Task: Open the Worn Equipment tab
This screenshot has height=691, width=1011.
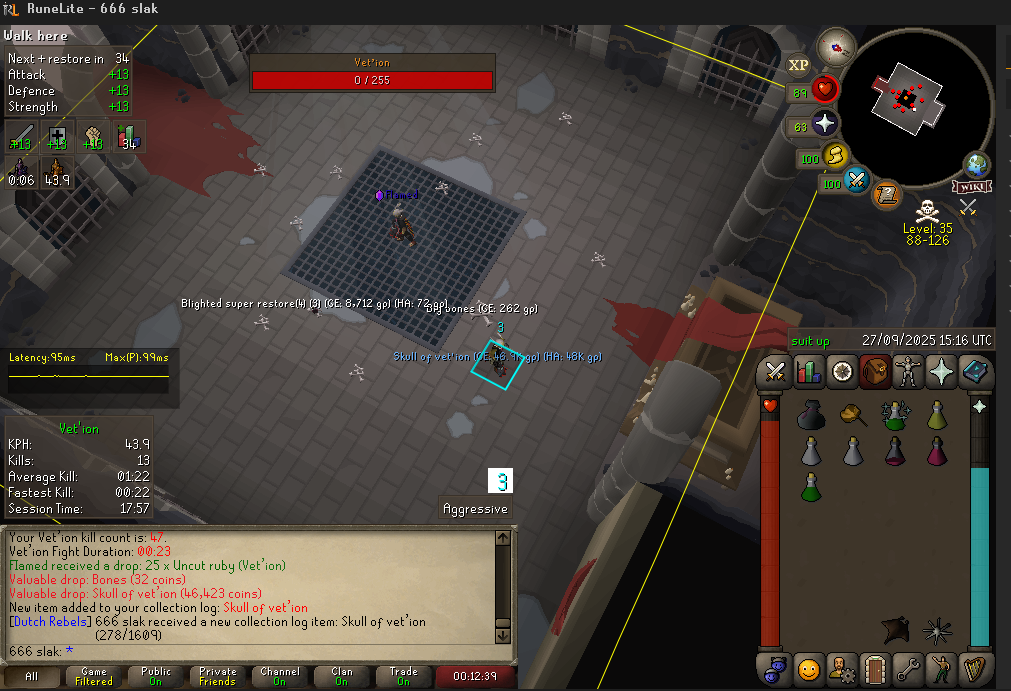Action: (908, 372)
